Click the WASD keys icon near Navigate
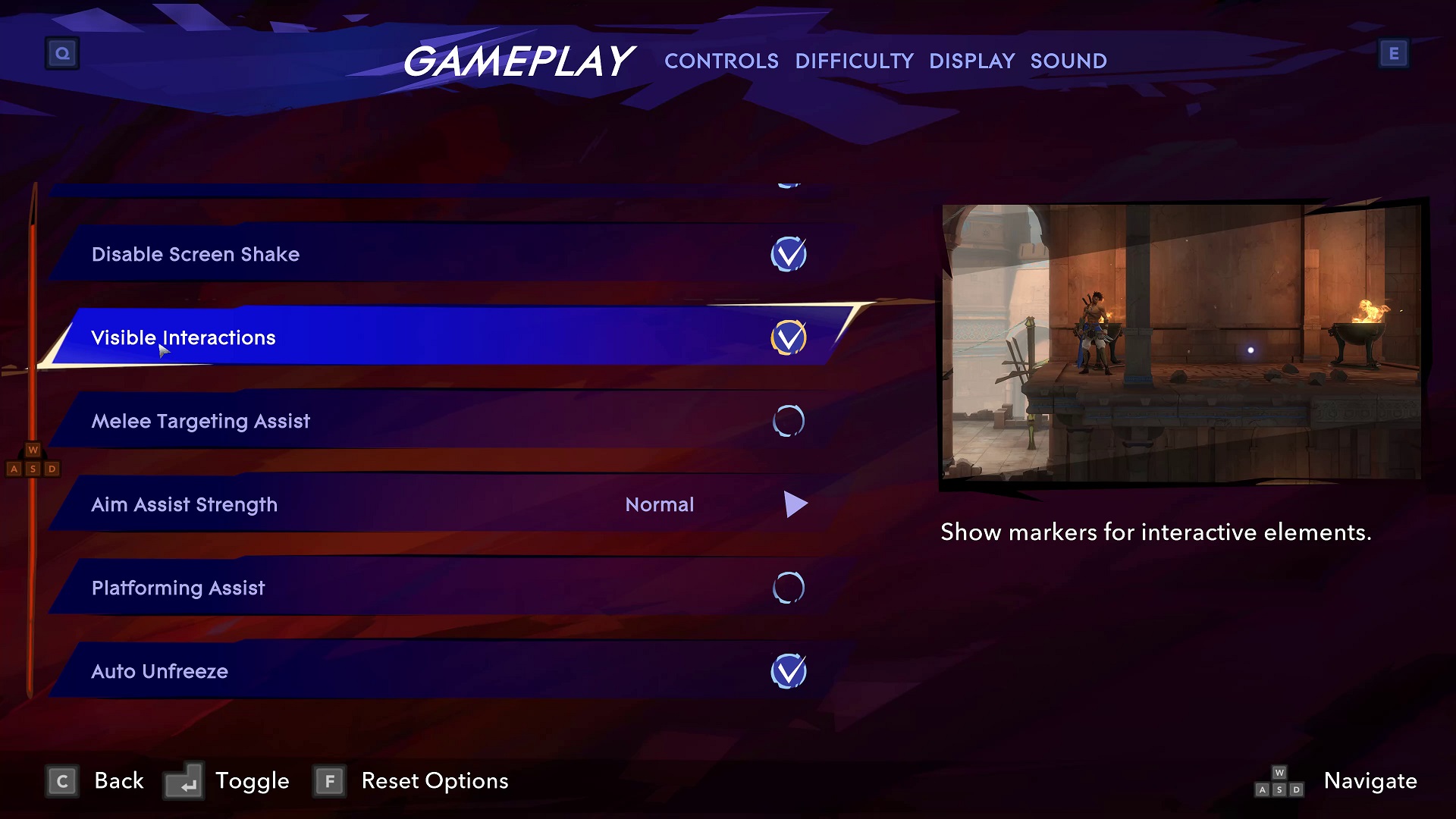1456x819 pixels. click(x=1279, y=781)
